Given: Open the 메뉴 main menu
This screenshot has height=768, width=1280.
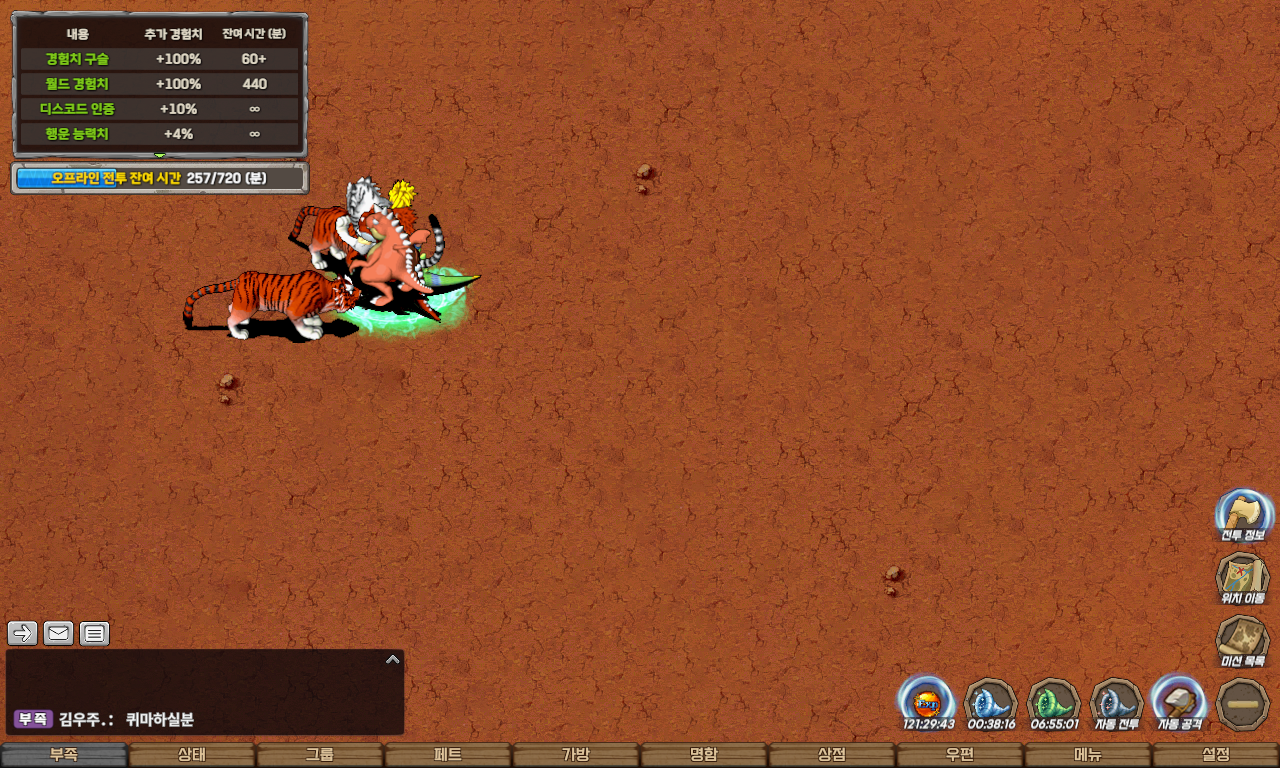Looking at the screenshot, I should tap(1088, 755).
